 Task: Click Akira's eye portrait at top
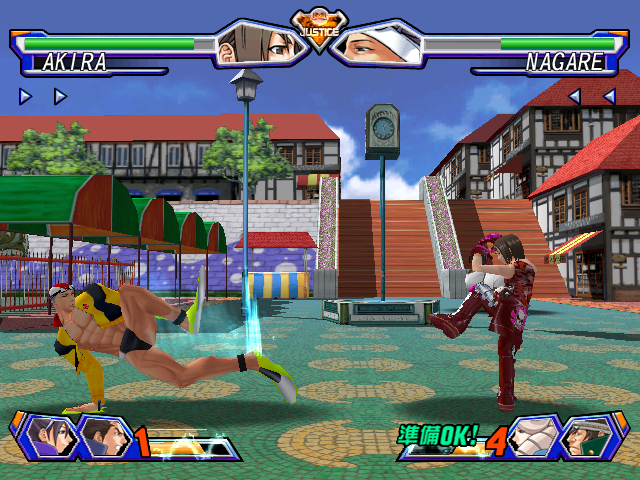click(x=259, y=43)
